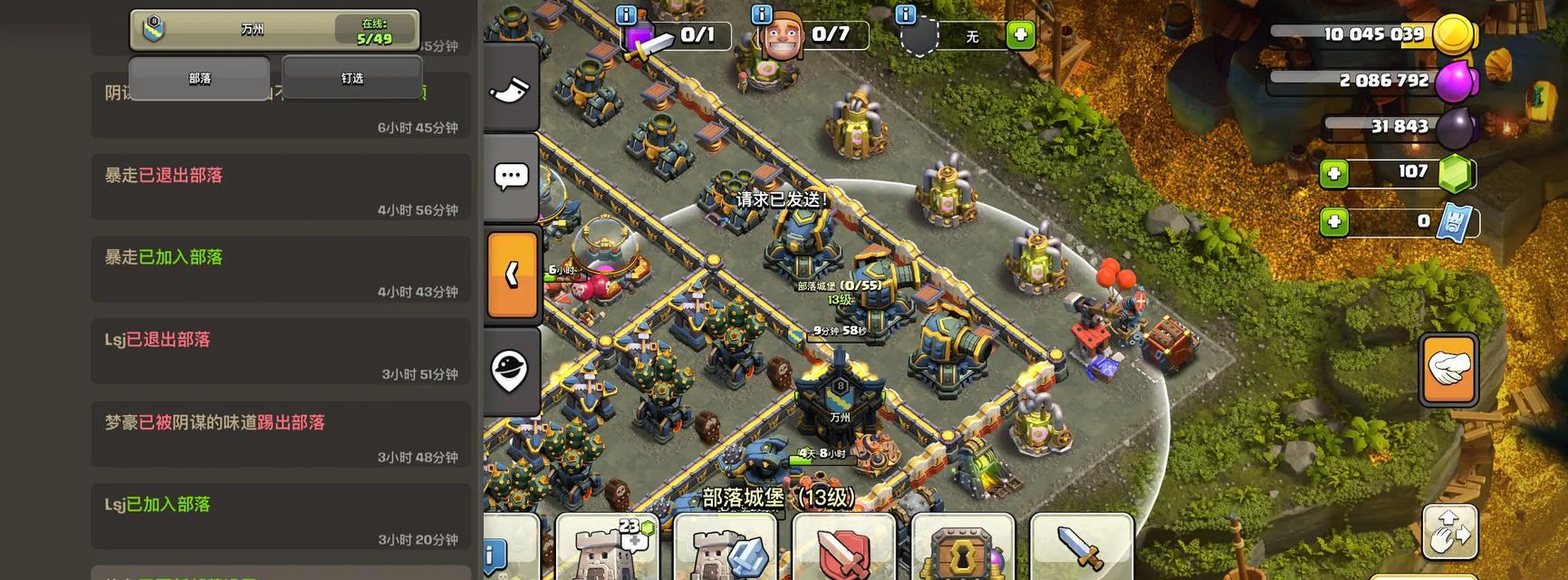Tap the green plus beside 无 shield

click(x=1020, y=35)
